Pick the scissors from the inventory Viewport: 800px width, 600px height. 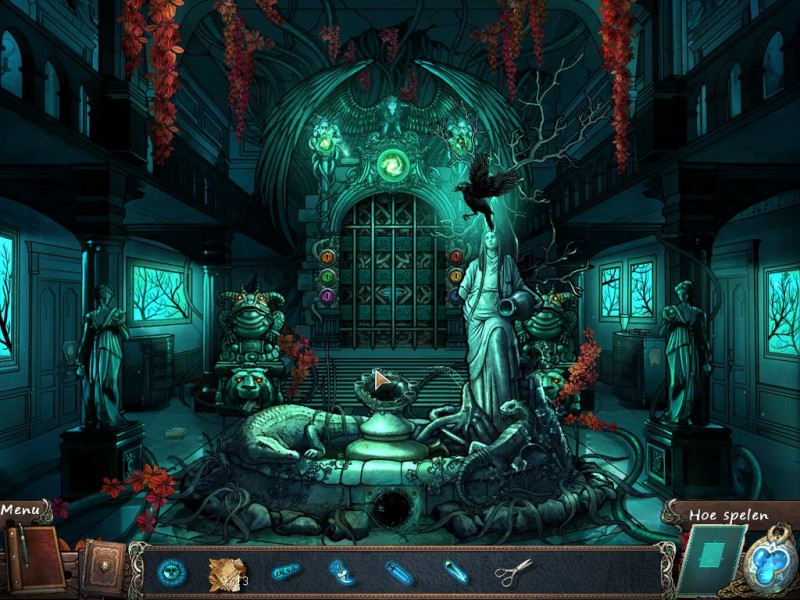tap(513, 573)
